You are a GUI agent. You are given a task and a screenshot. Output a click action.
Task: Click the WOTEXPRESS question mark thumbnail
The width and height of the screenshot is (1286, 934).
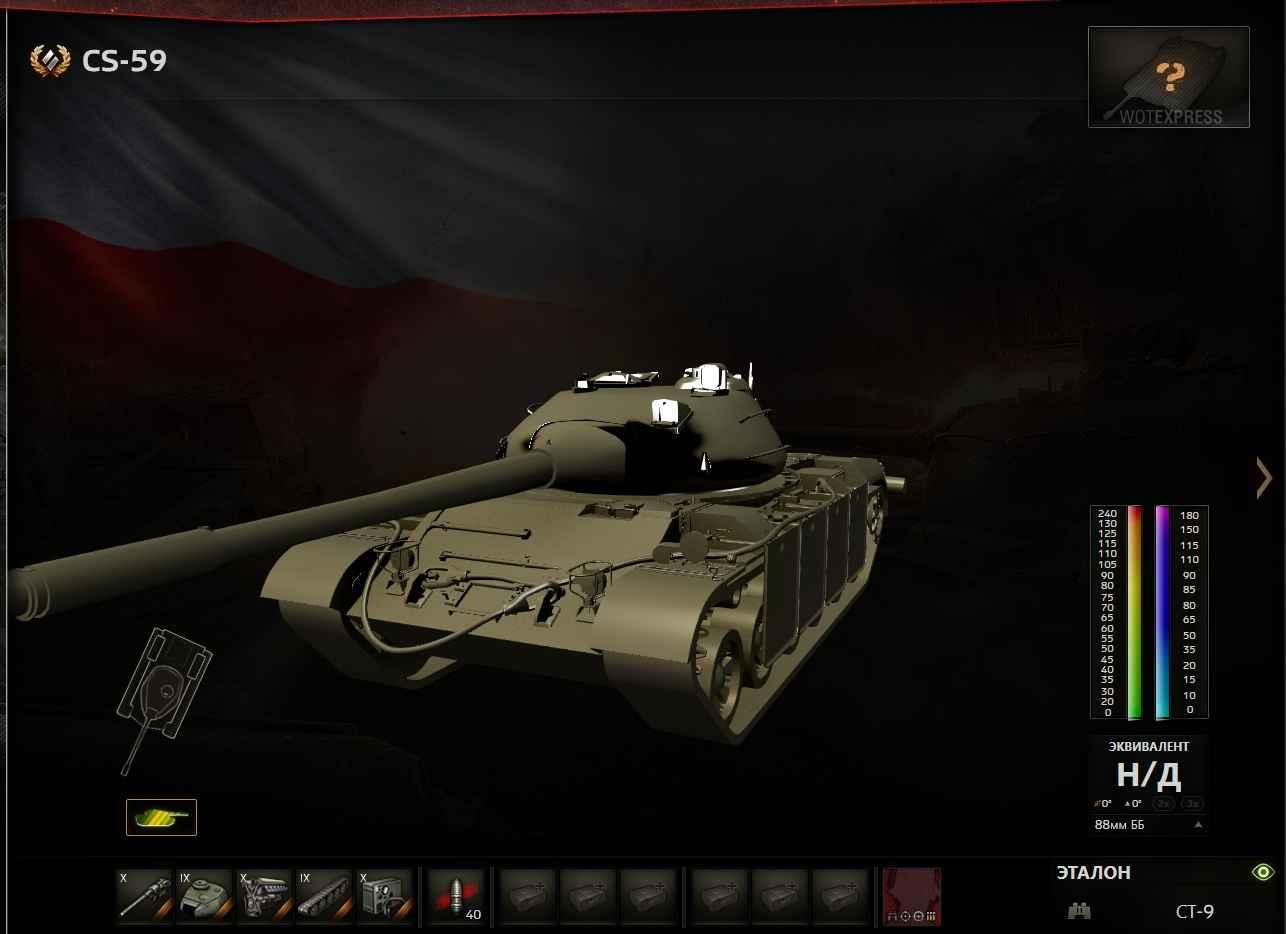point(1168,77)
